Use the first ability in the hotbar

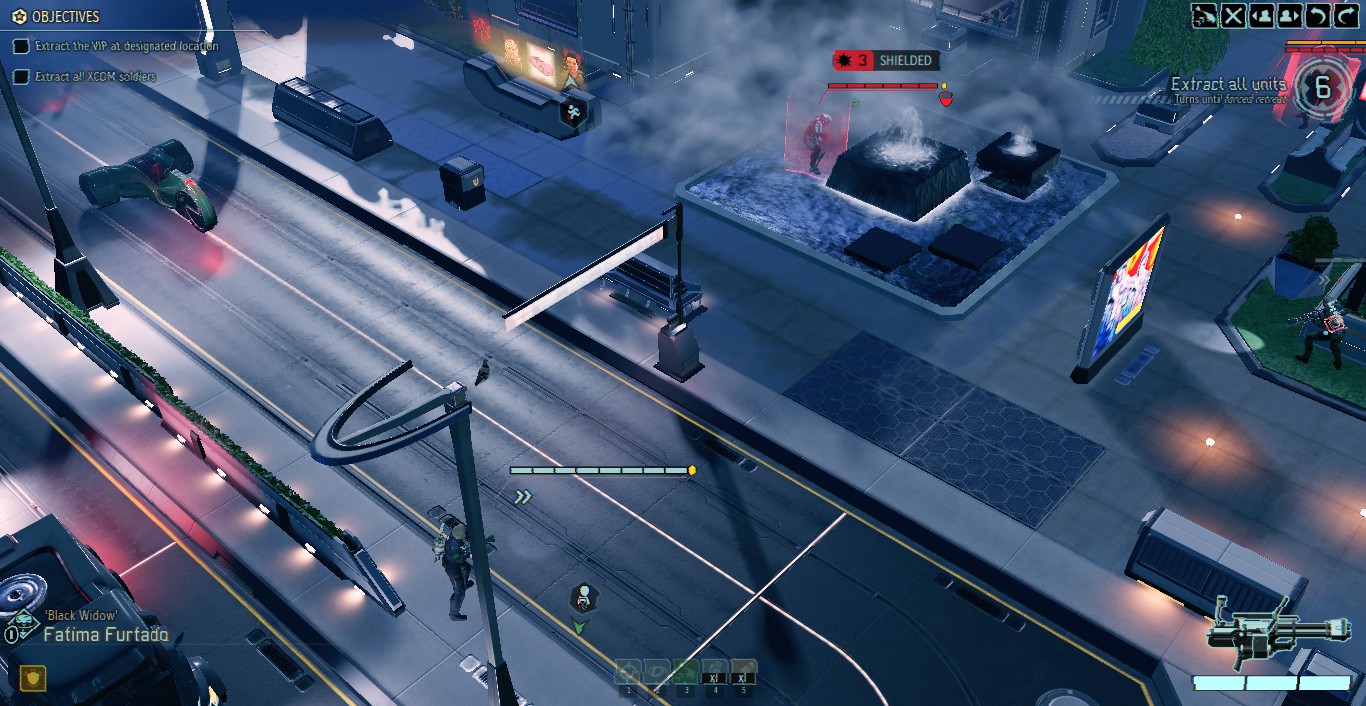point(628,672)
